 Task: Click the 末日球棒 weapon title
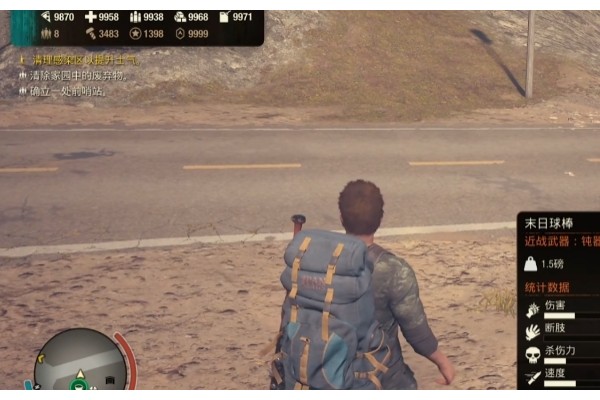(x=548, y=222)
